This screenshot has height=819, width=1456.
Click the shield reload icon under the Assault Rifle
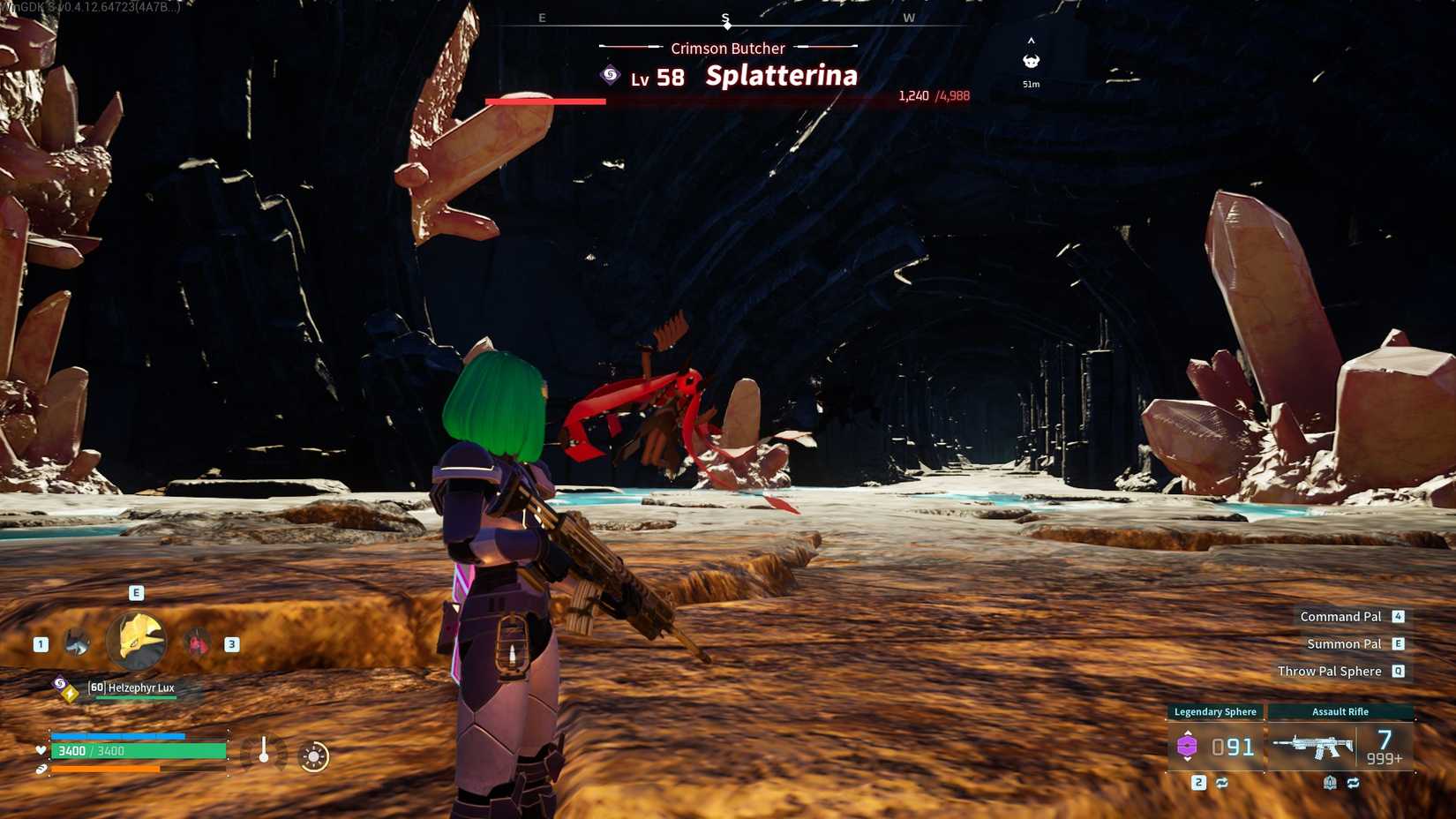[1330, 783]
